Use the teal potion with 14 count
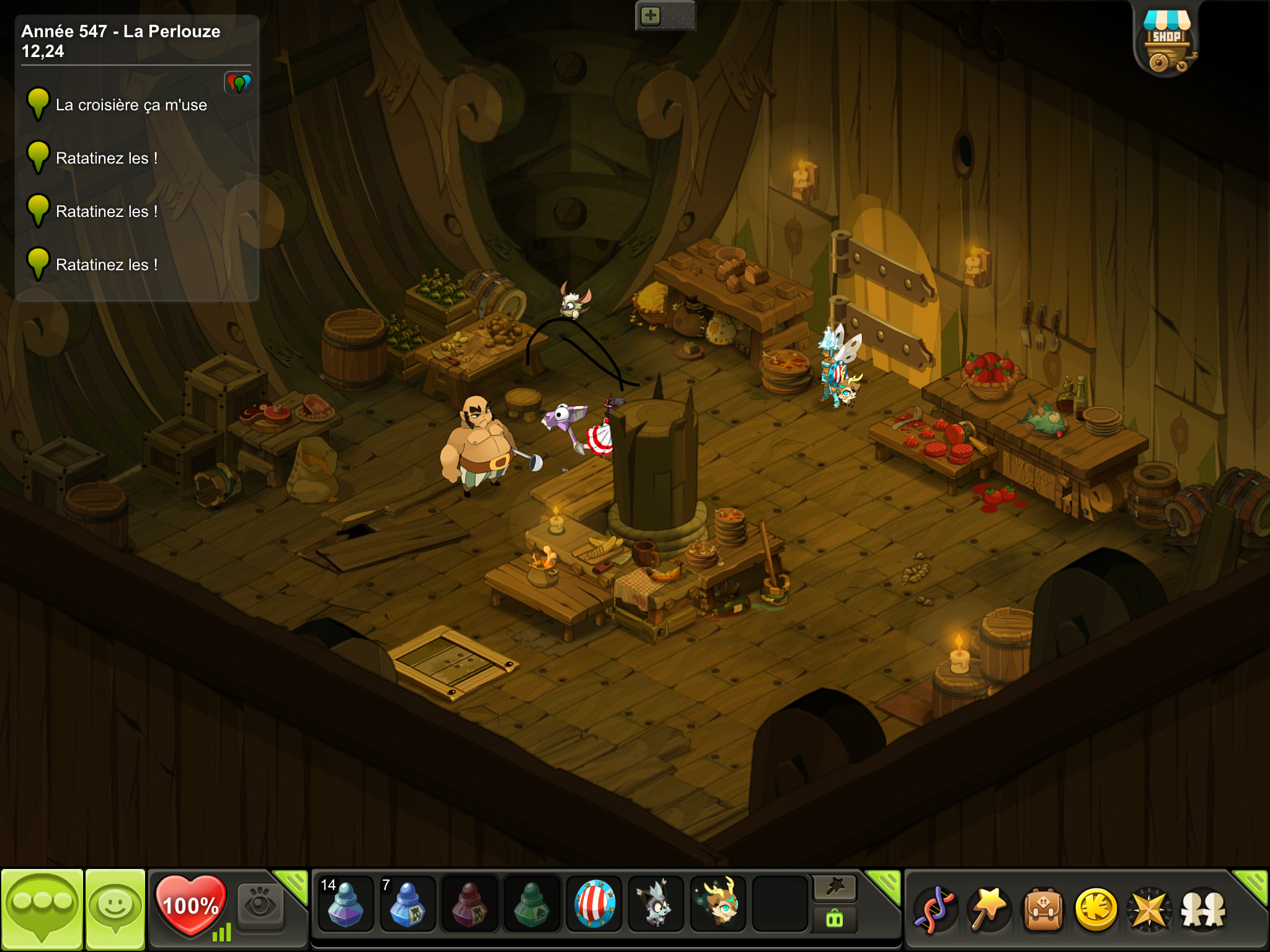The image size is (1270, 952). point(345,905)
